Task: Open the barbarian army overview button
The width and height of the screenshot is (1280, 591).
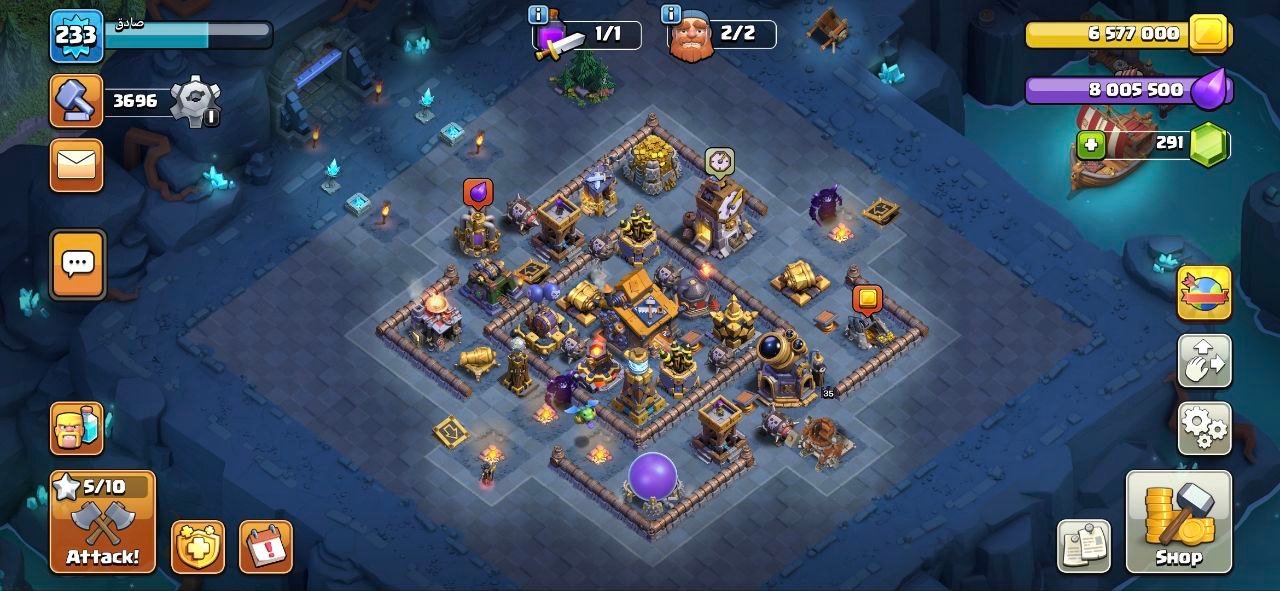Action: click(x=77, y=429)
